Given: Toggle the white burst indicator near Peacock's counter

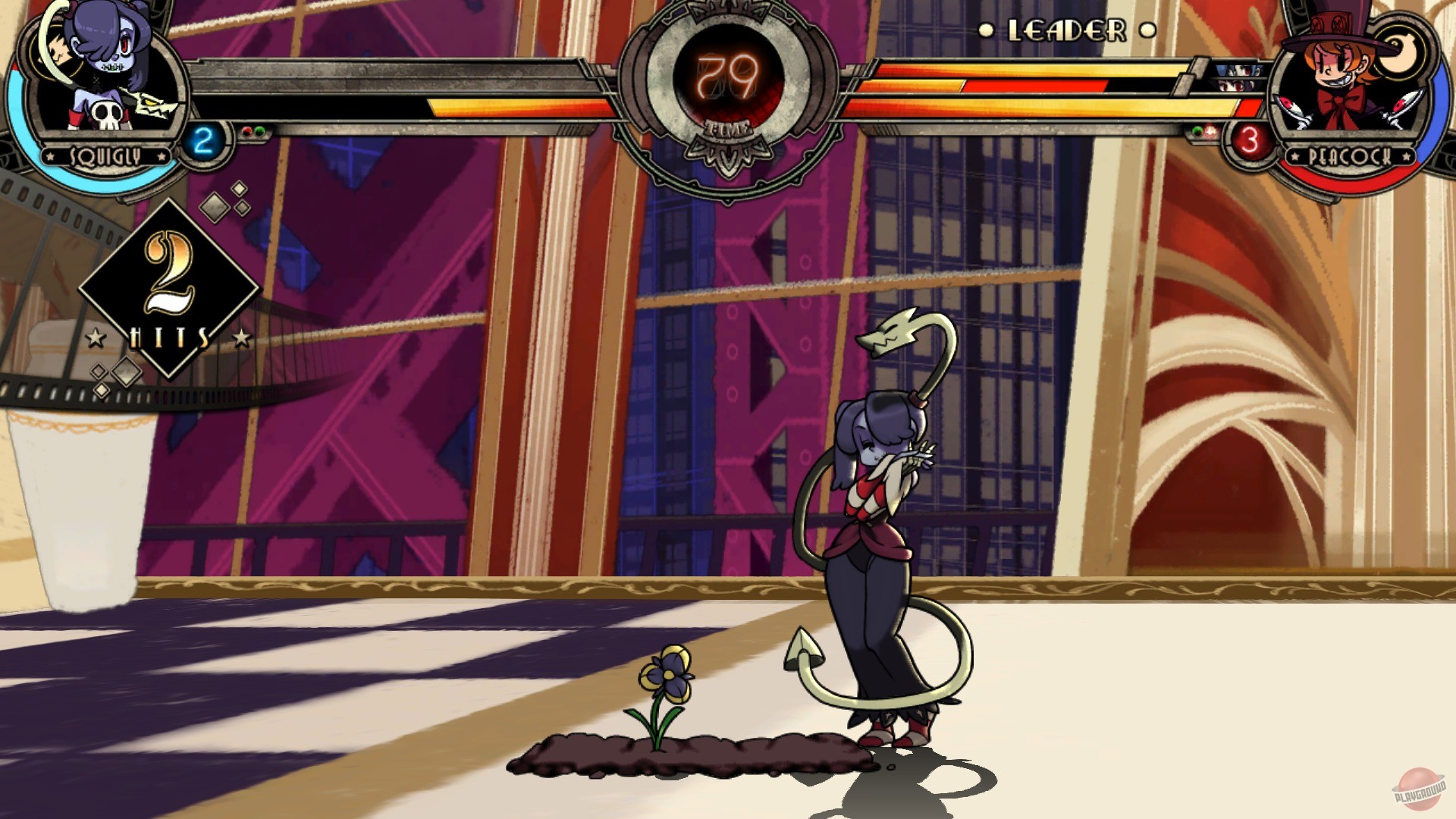Looking at the screenshot, I should [x=1210, y=130].
